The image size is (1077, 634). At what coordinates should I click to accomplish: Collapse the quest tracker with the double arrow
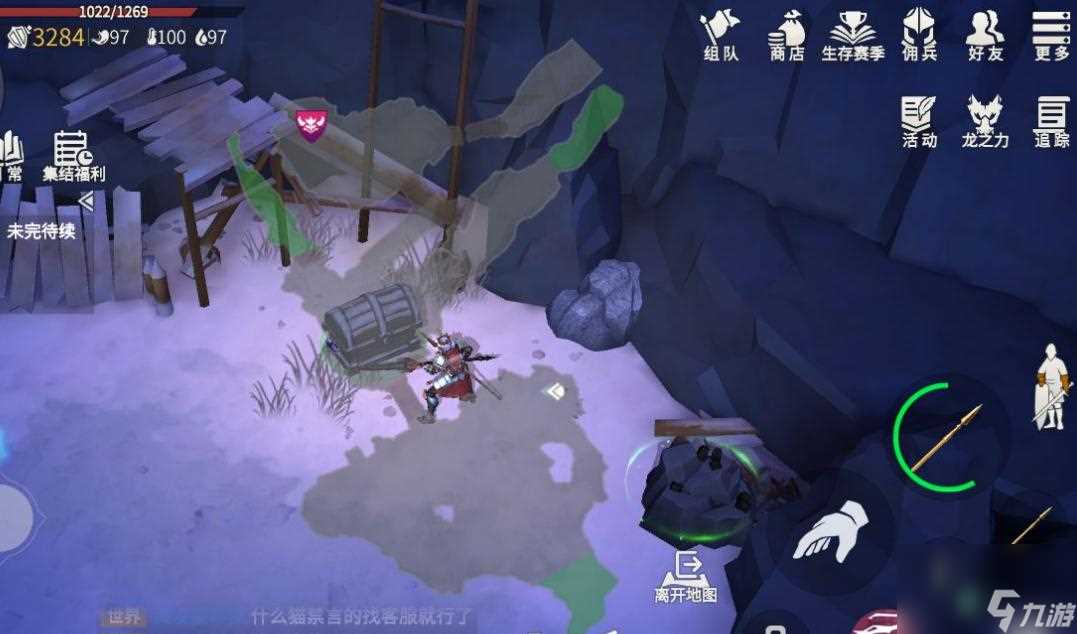86,202
